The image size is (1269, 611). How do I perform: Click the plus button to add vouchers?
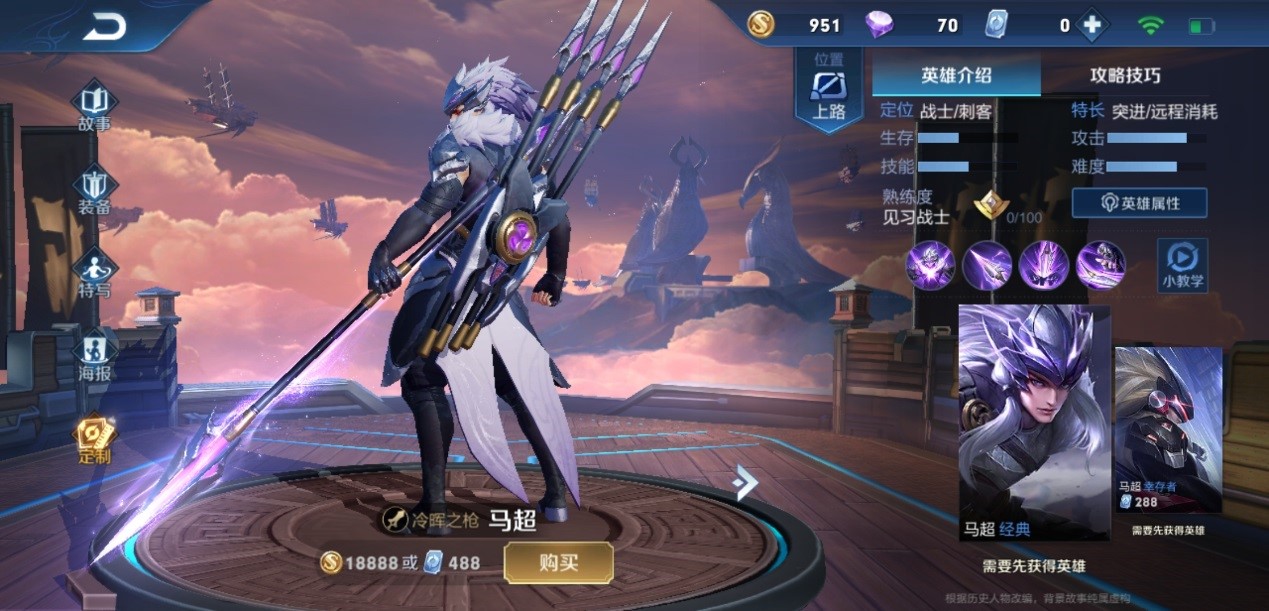pyautogui.click(x=1092, y=26)
